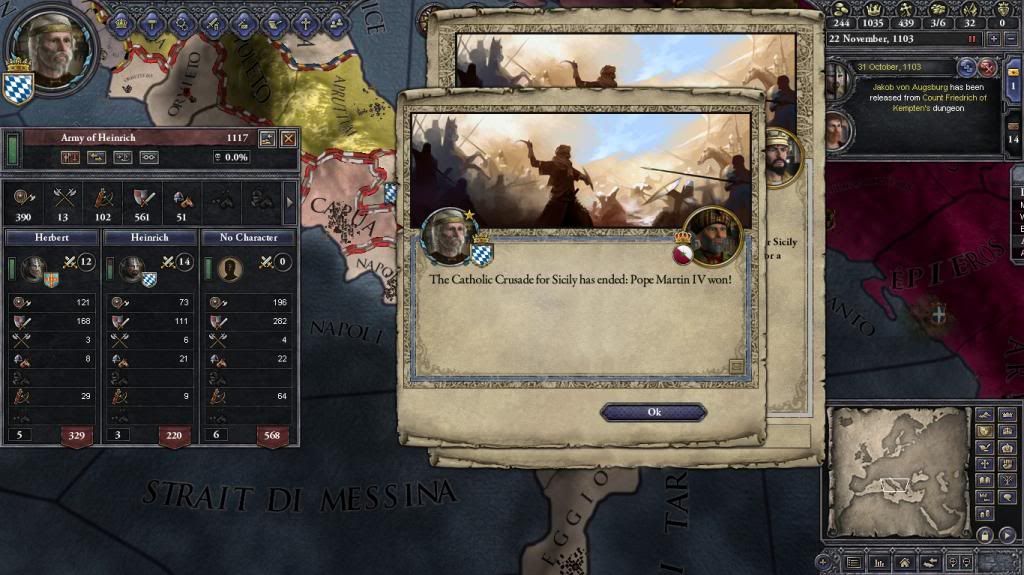Open the crown icon tab in top bar
Viewport: 1024px width, 575px height.
point(121,21)
